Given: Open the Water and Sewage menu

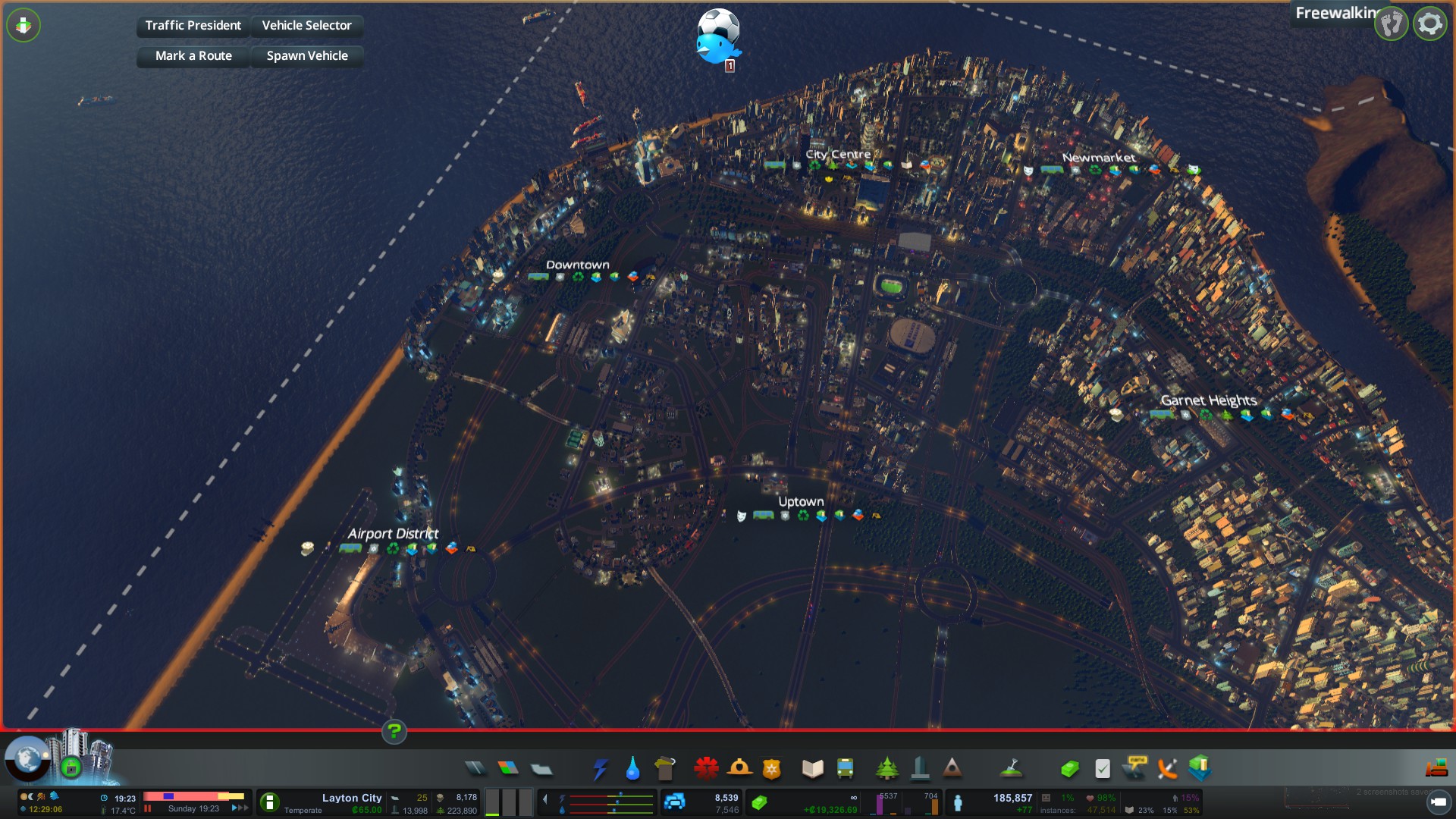Looking at the screenshot, I should (x=632, y=769).
